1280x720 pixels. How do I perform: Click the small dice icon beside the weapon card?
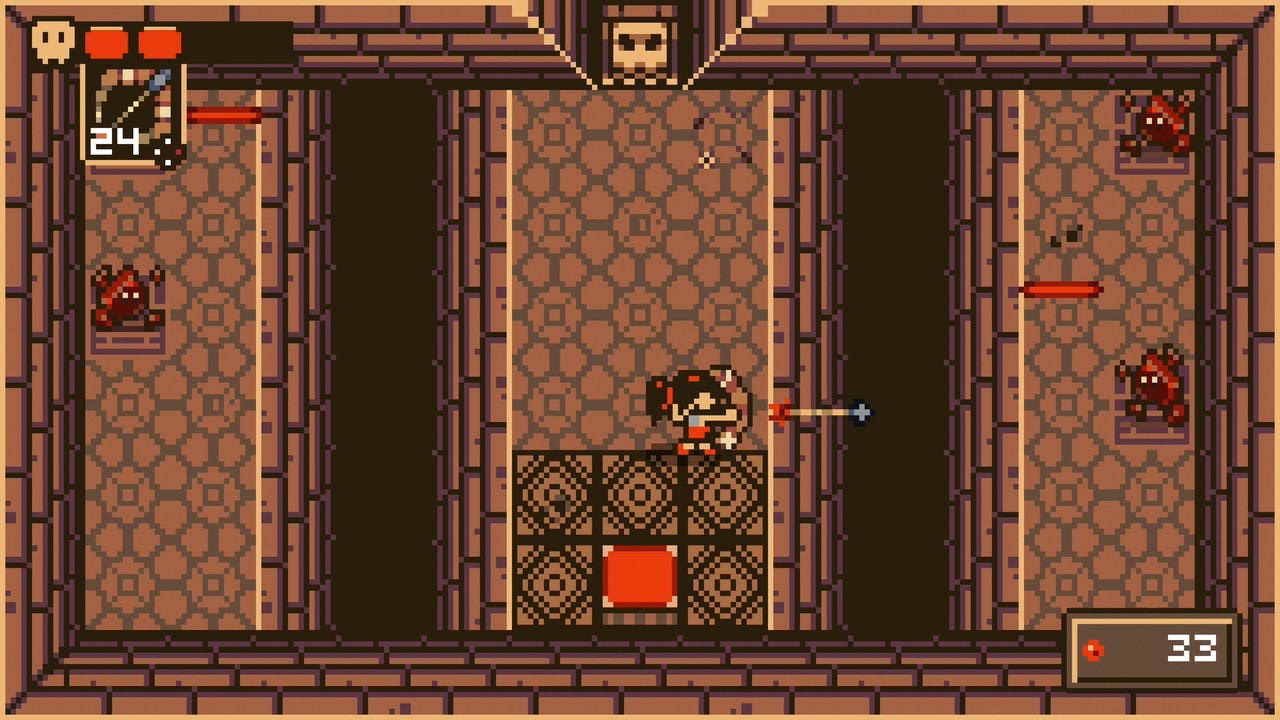168,150
